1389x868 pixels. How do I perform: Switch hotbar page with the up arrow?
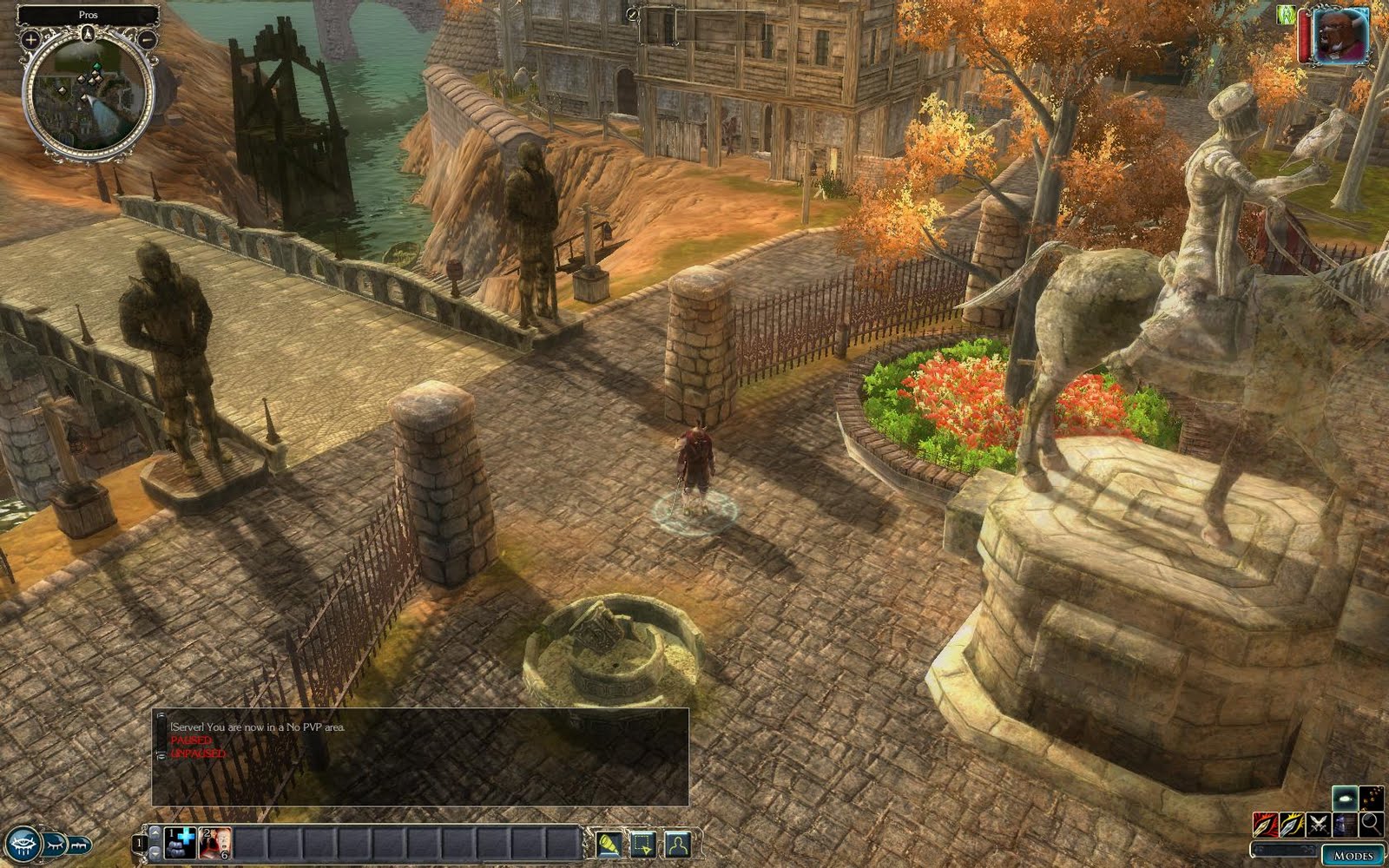coord(155,833)
